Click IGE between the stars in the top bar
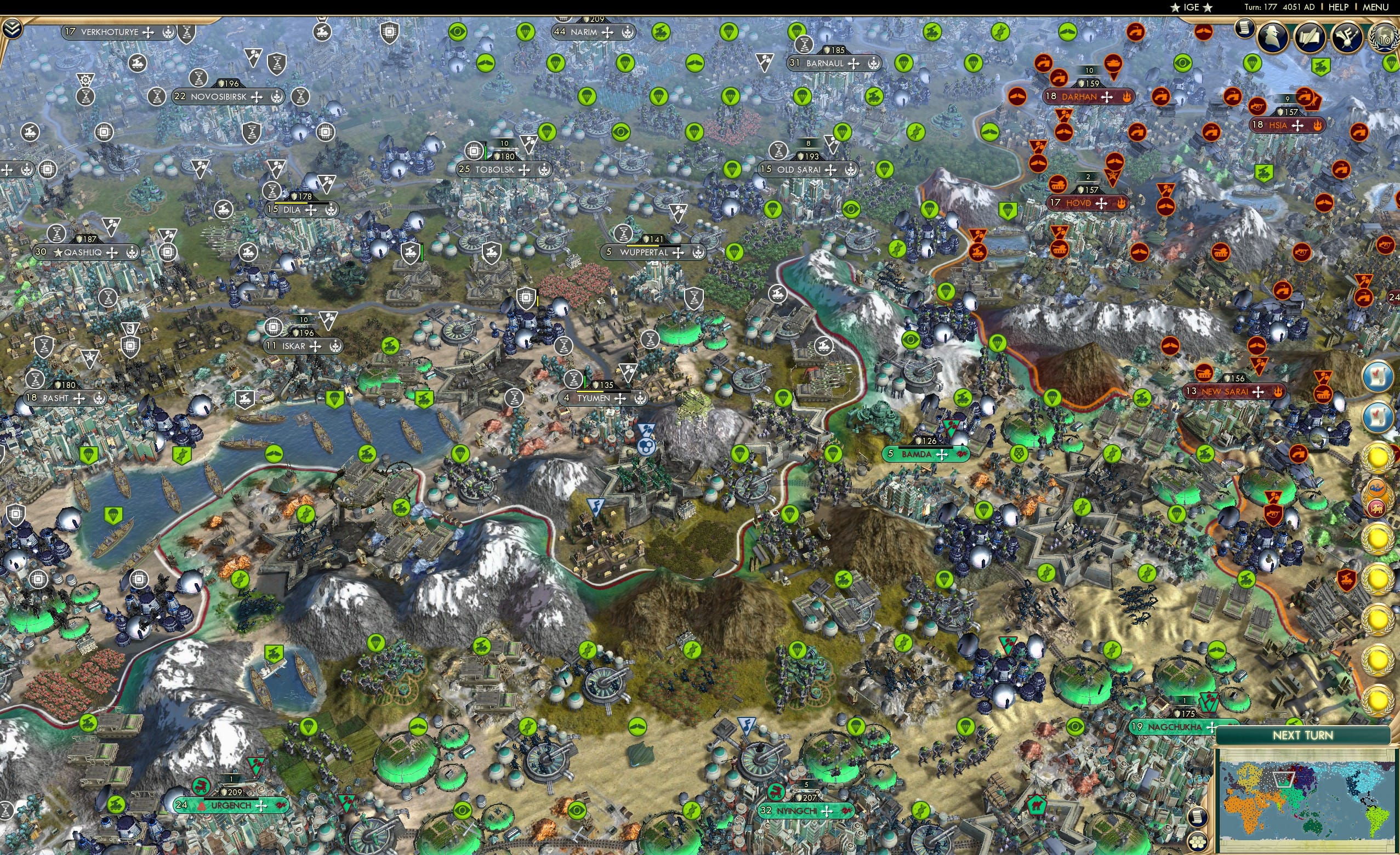 [1191, 7]
